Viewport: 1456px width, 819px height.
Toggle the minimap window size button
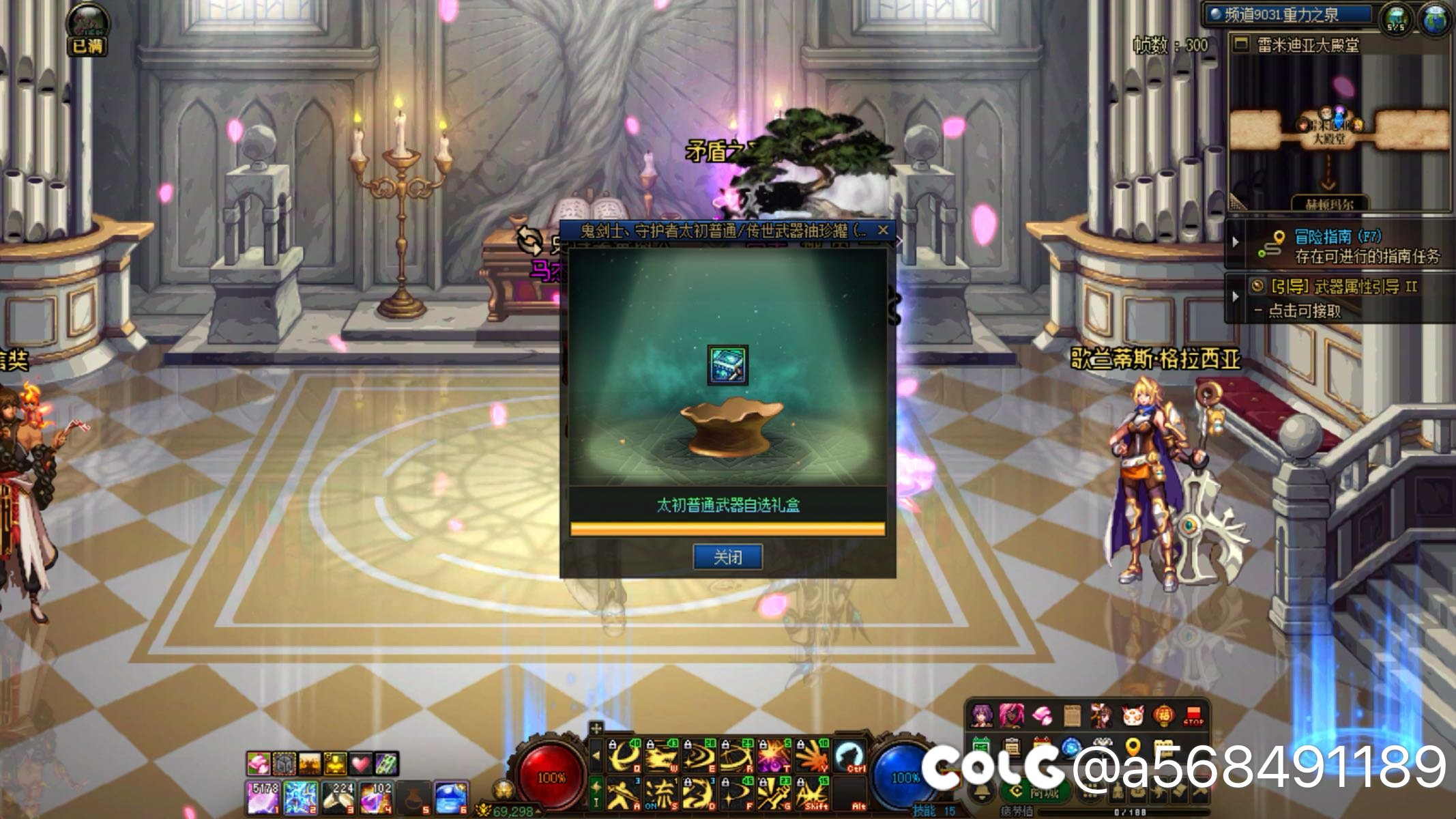(x=1242, y=45)
